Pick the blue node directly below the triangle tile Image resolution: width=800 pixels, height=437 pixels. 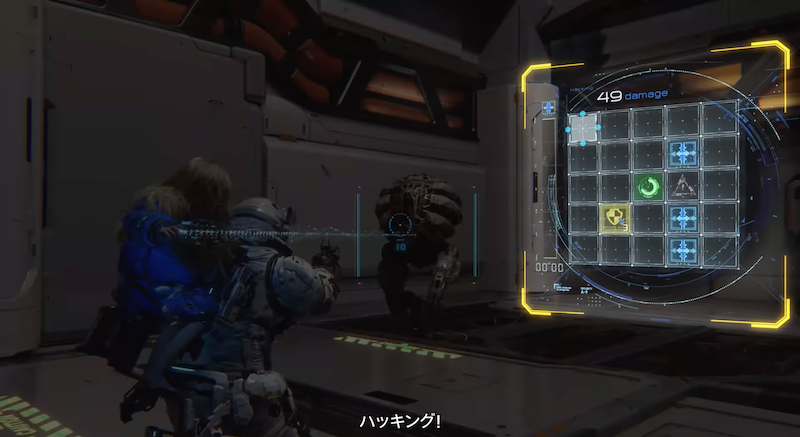tap(684, 218)
